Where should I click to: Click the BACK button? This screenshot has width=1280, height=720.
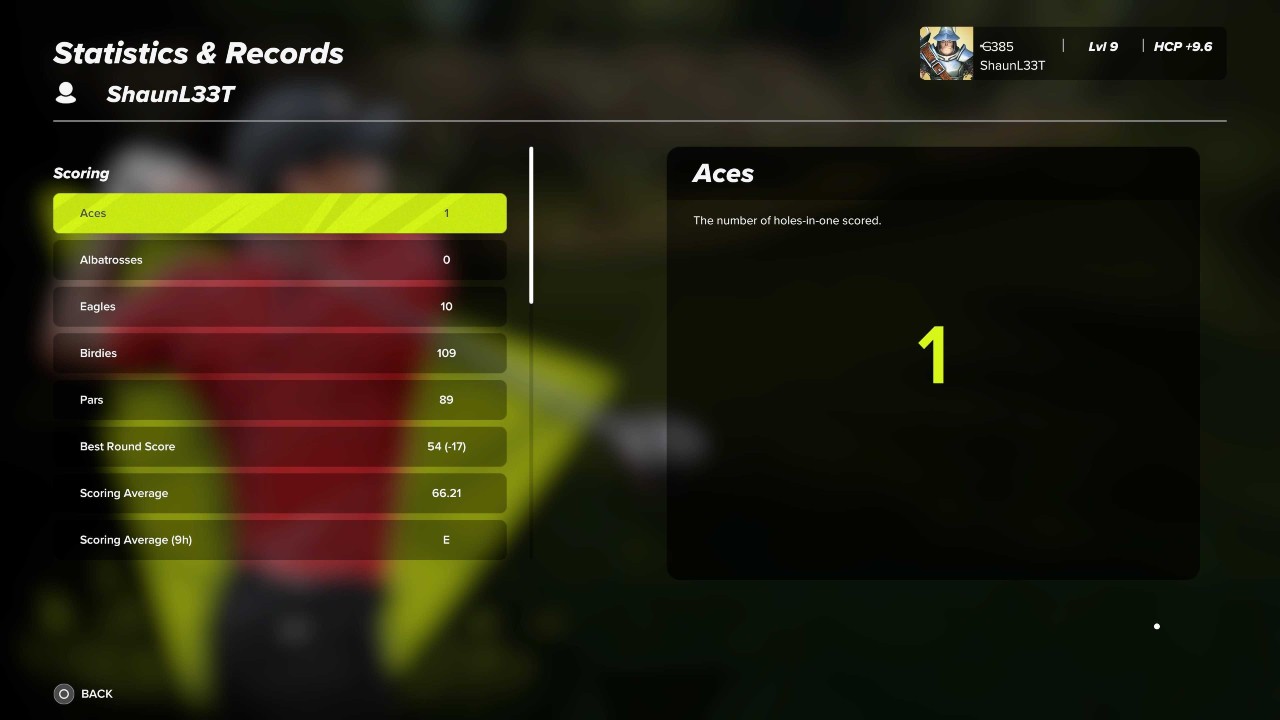coord(97,693)
